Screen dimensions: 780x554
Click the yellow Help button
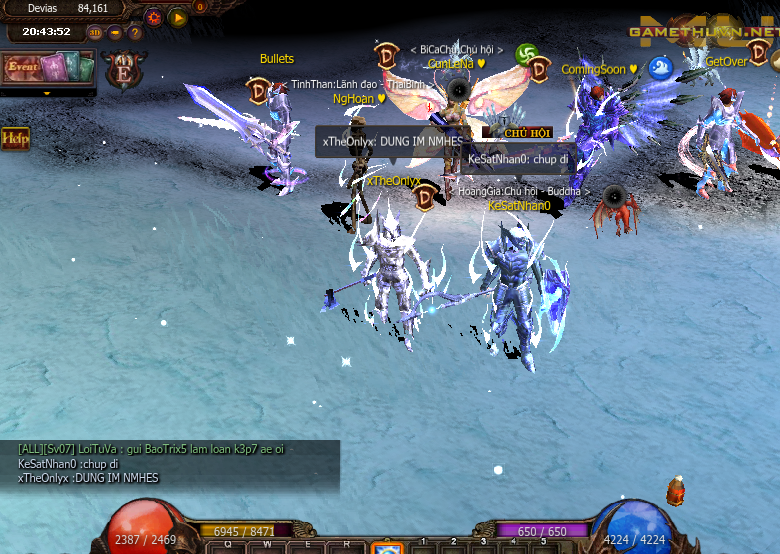(x=15, y=138)
